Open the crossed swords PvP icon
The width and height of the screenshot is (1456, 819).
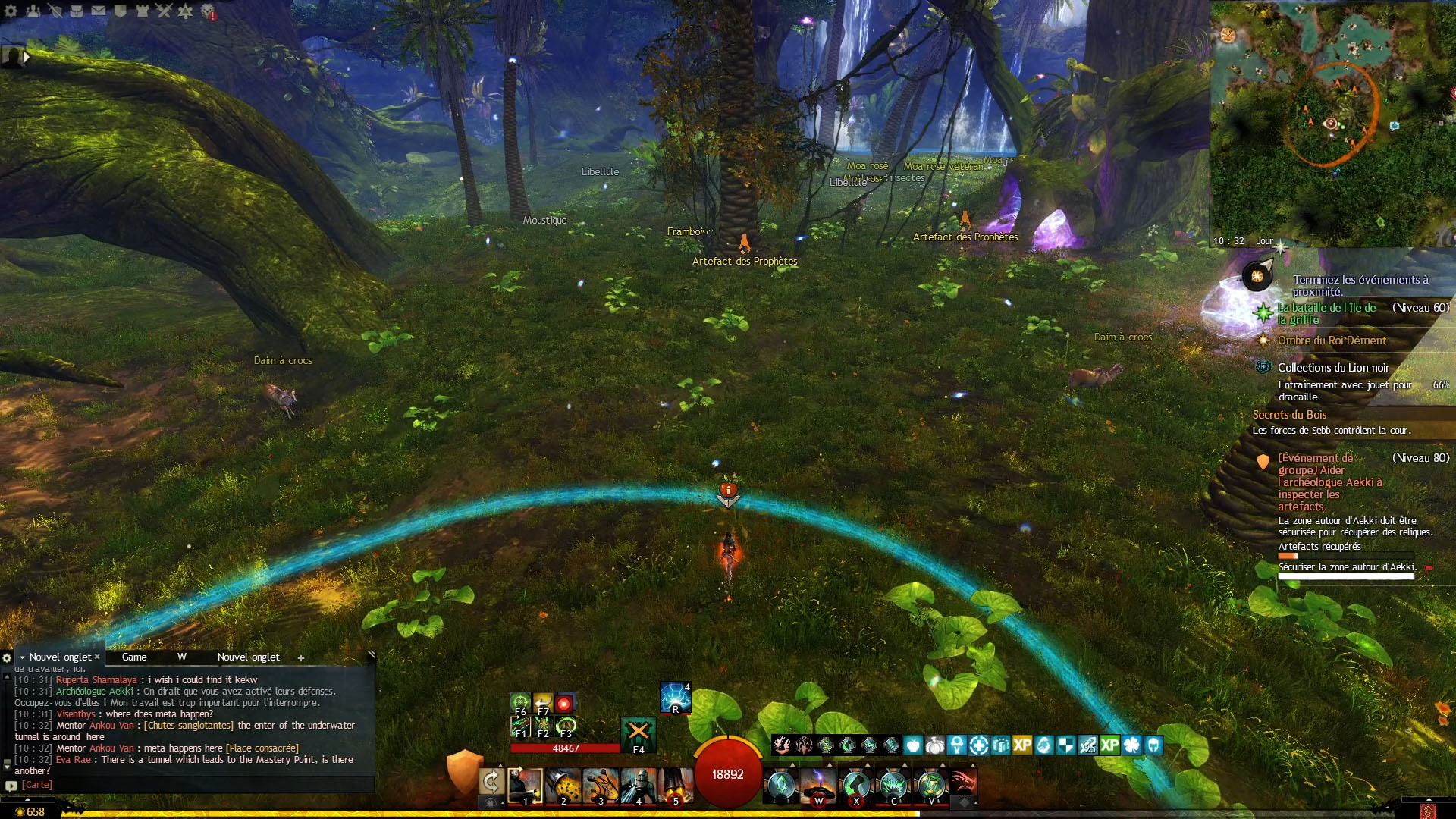tap(164, 11)
